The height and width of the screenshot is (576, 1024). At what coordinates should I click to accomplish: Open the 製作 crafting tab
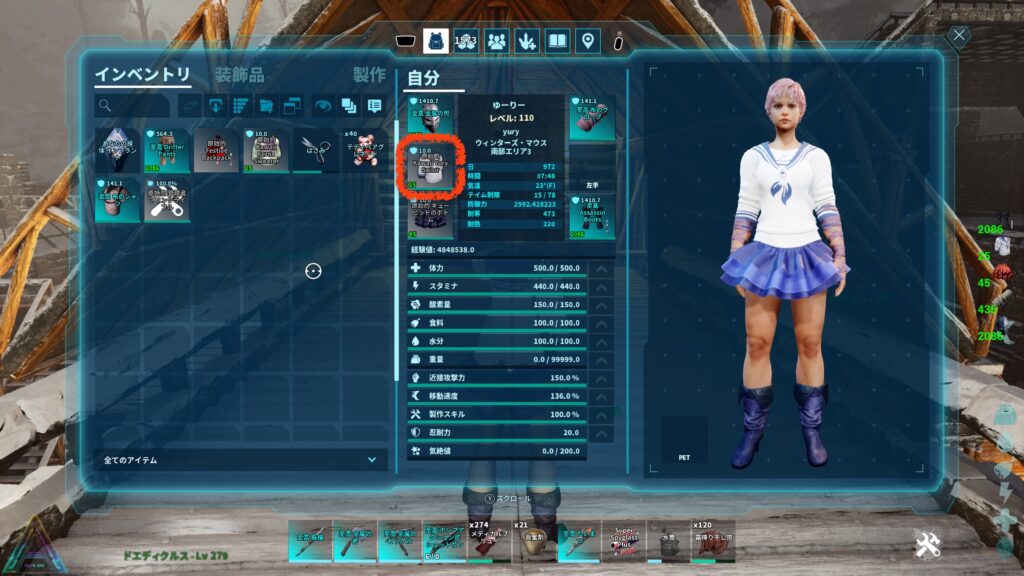pyautogui.click(x=369, y=75)
